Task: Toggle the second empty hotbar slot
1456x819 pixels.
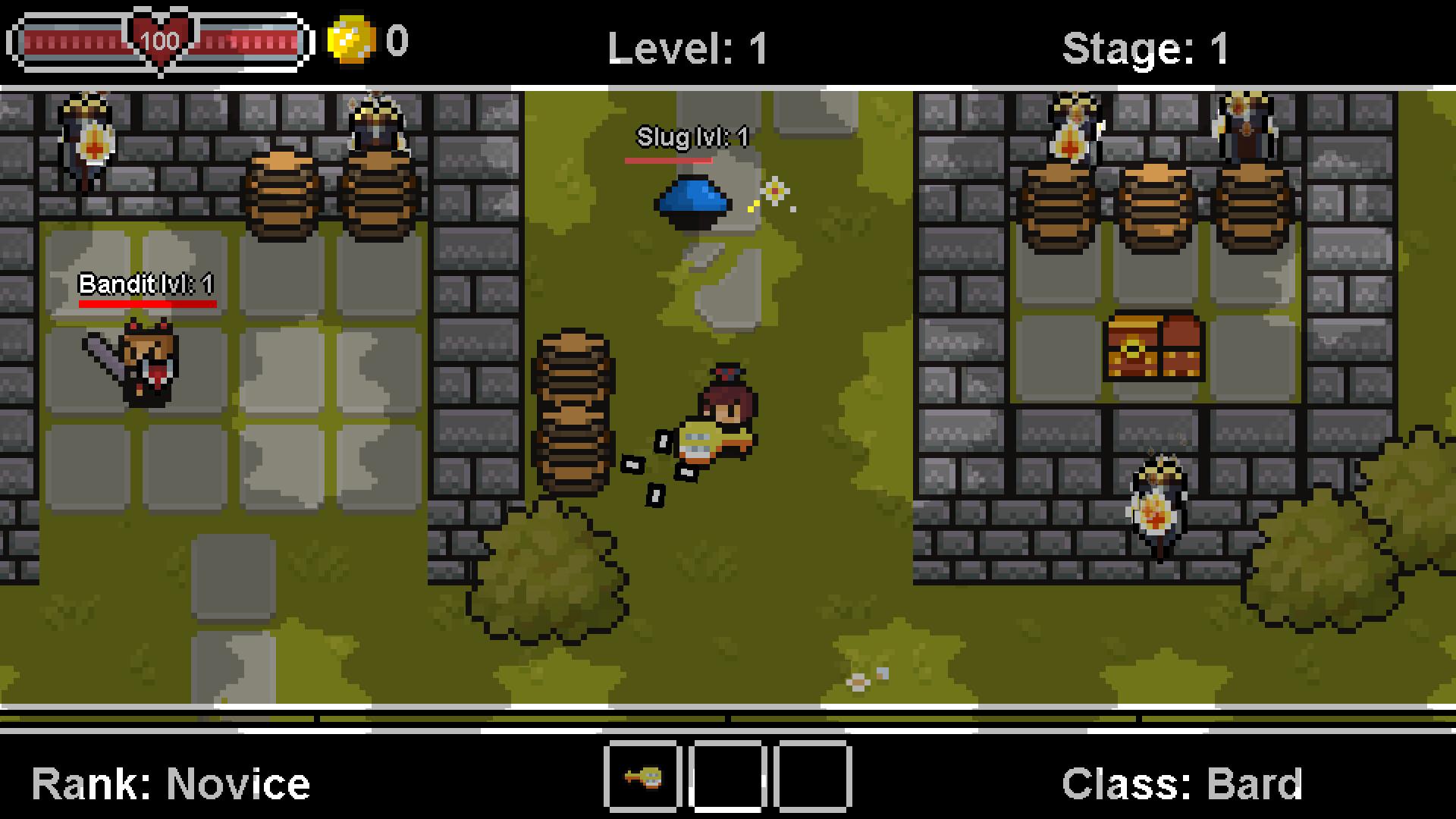Action: tap(728, 775)
